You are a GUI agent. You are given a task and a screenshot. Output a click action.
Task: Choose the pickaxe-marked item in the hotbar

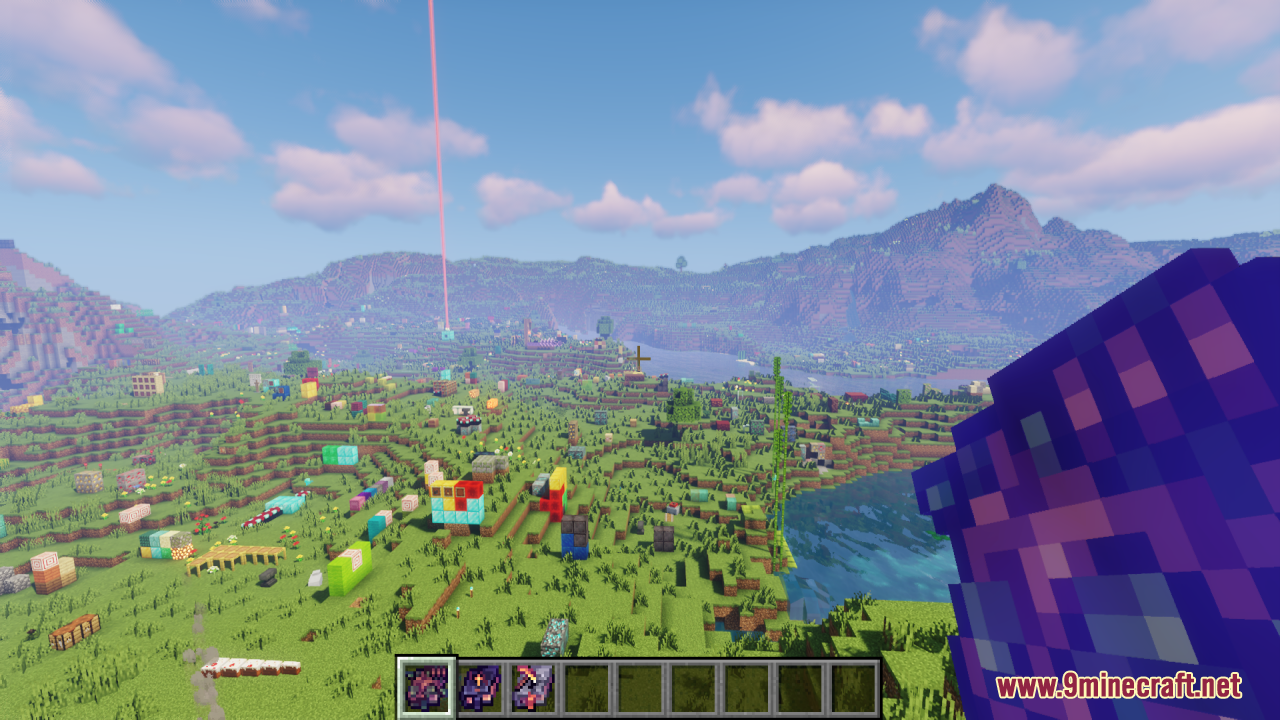(x=533, y=688)
